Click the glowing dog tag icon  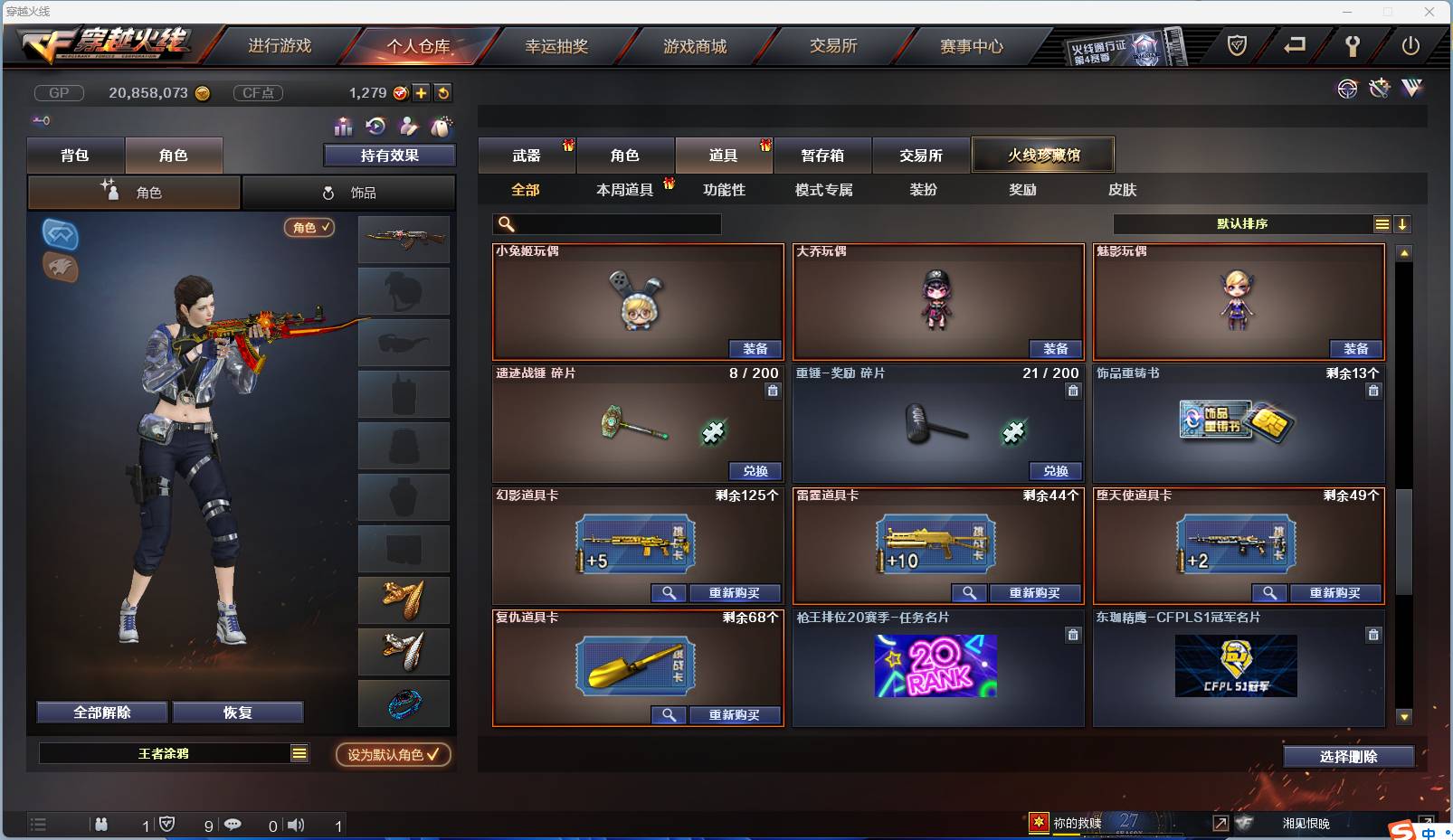point(442,127)
